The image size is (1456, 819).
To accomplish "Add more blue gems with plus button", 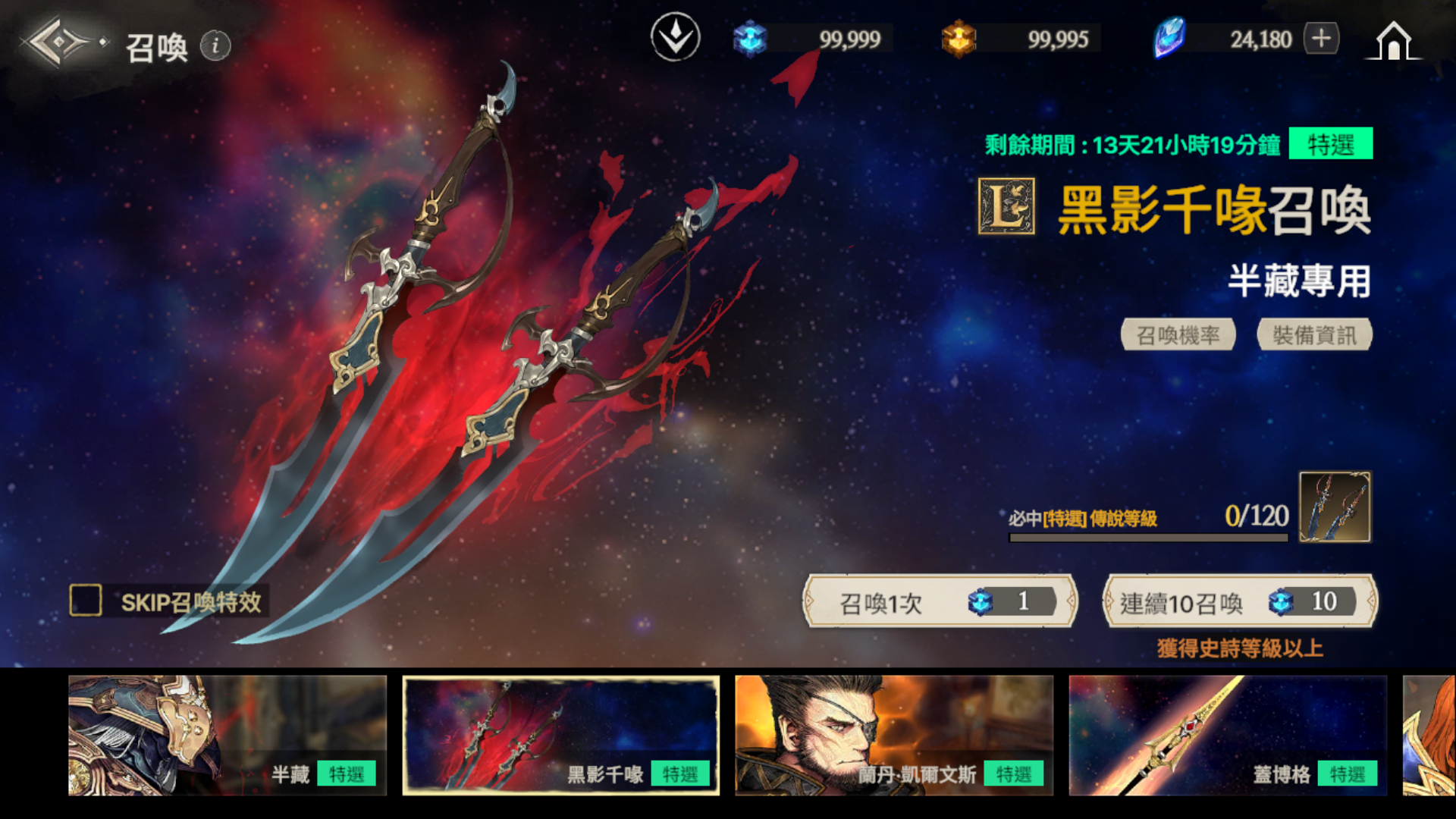I will (1321, 39).
